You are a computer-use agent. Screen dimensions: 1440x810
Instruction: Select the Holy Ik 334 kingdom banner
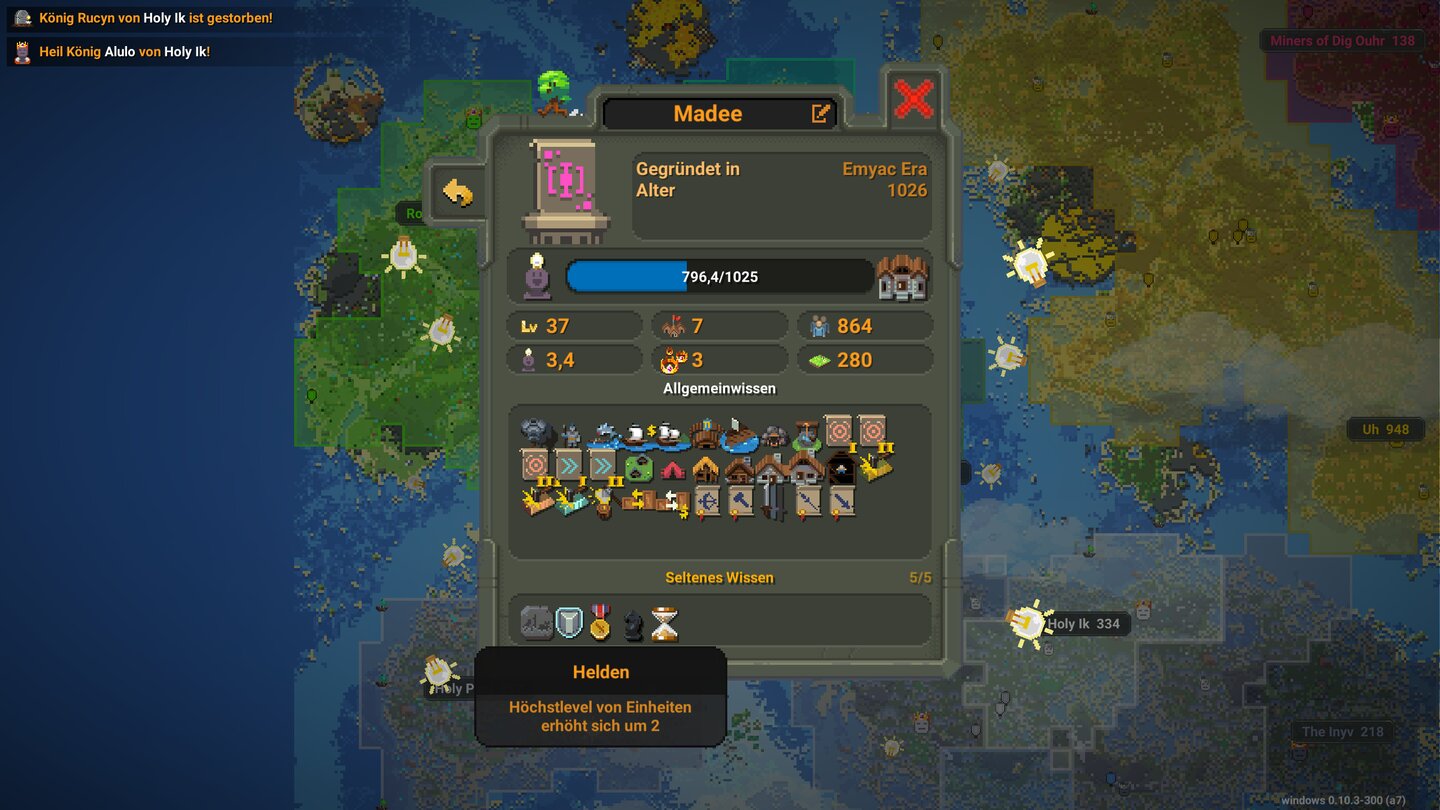pos(1082,623)
